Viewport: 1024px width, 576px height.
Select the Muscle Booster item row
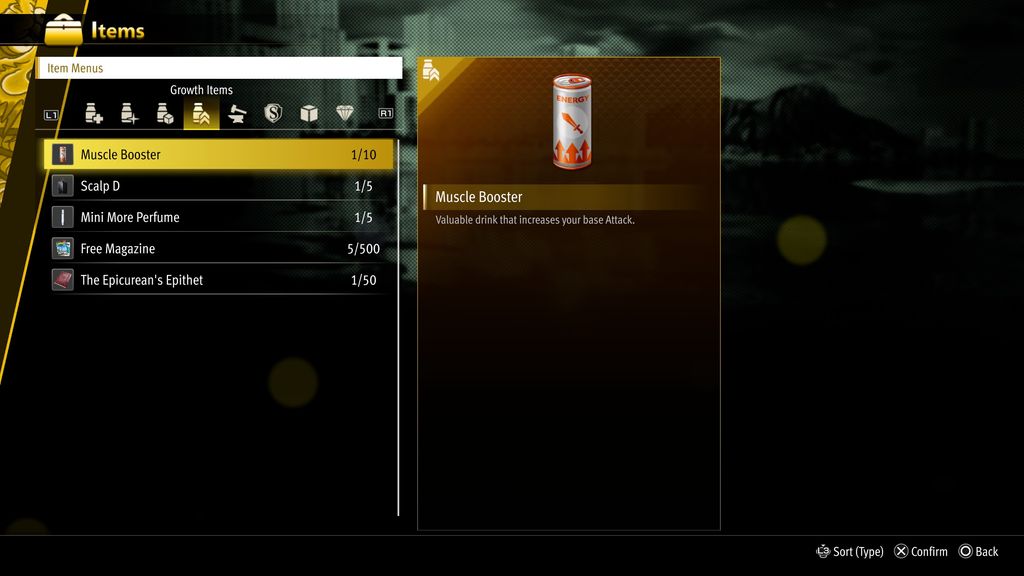pos(220,155)
